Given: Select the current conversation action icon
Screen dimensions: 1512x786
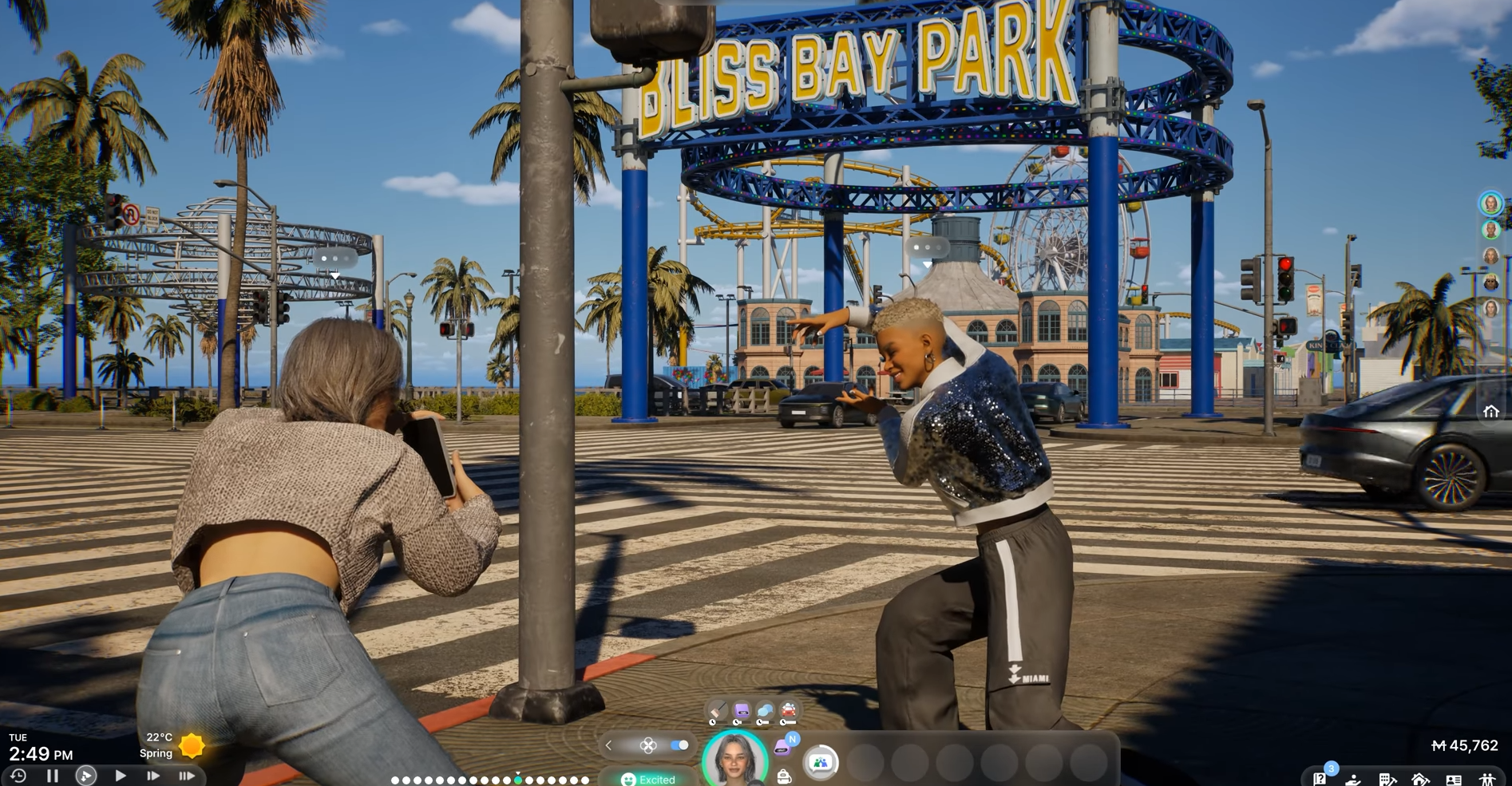Looking at the screenshot, I should coord(820,762).
